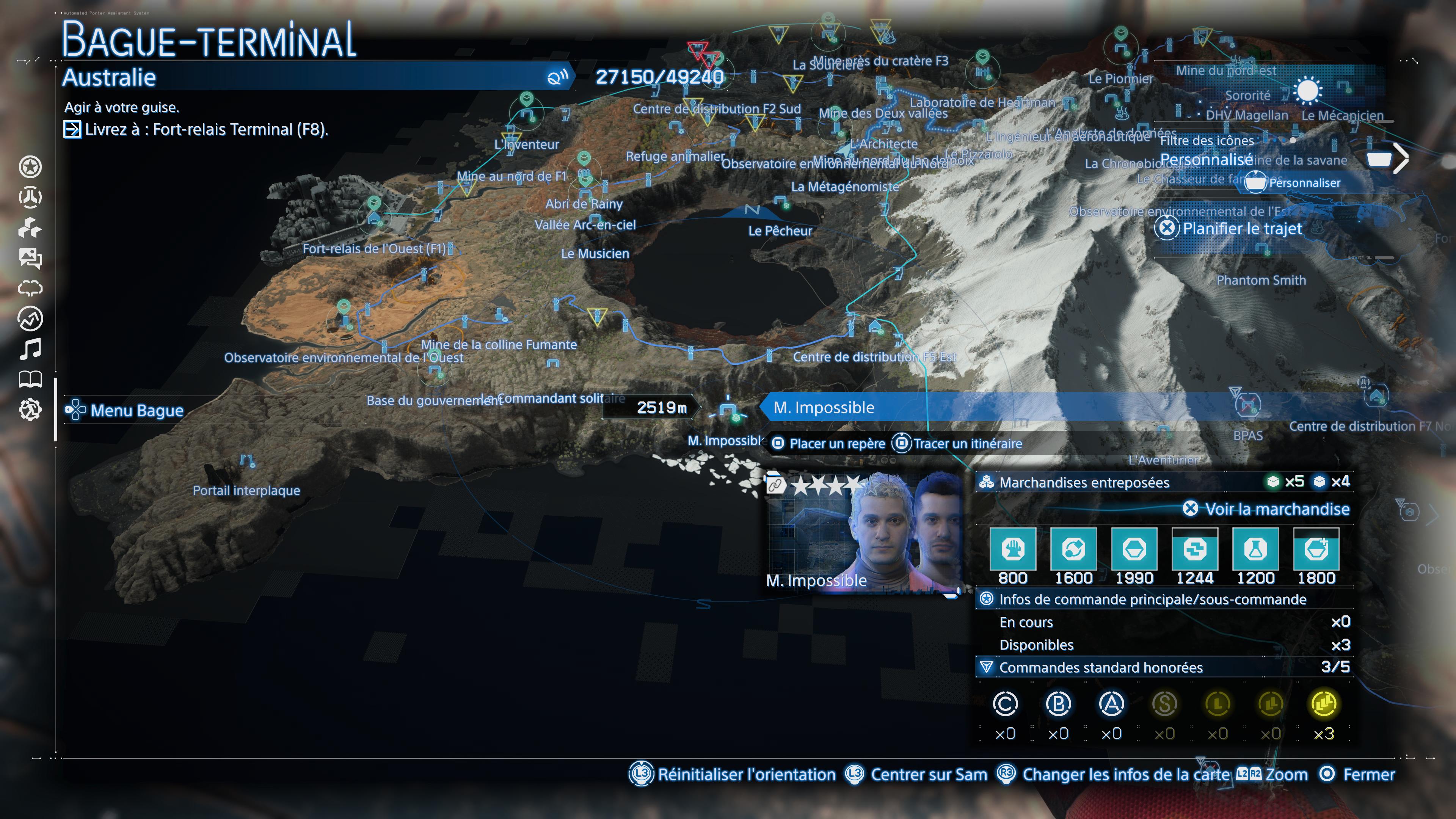Expand Commandes standard honorées showing 3/5
This screenshot has width=1456, height=819.
[1130, 667]
